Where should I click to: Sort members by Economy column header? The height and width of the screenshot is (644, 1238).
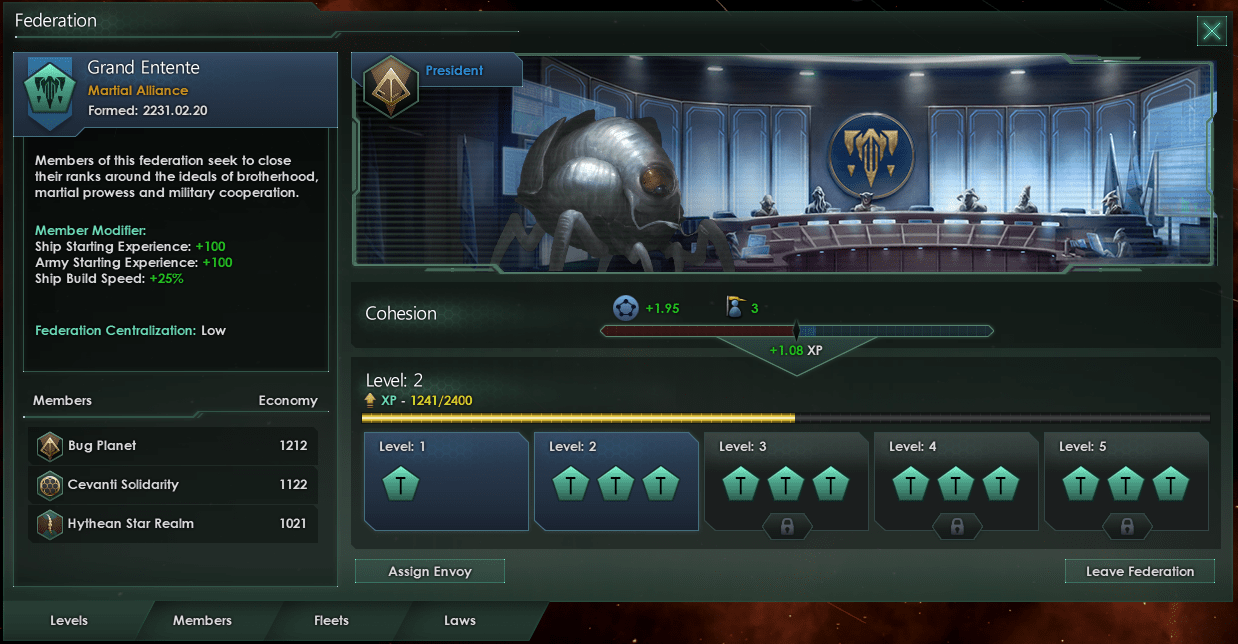coord(287,401)
